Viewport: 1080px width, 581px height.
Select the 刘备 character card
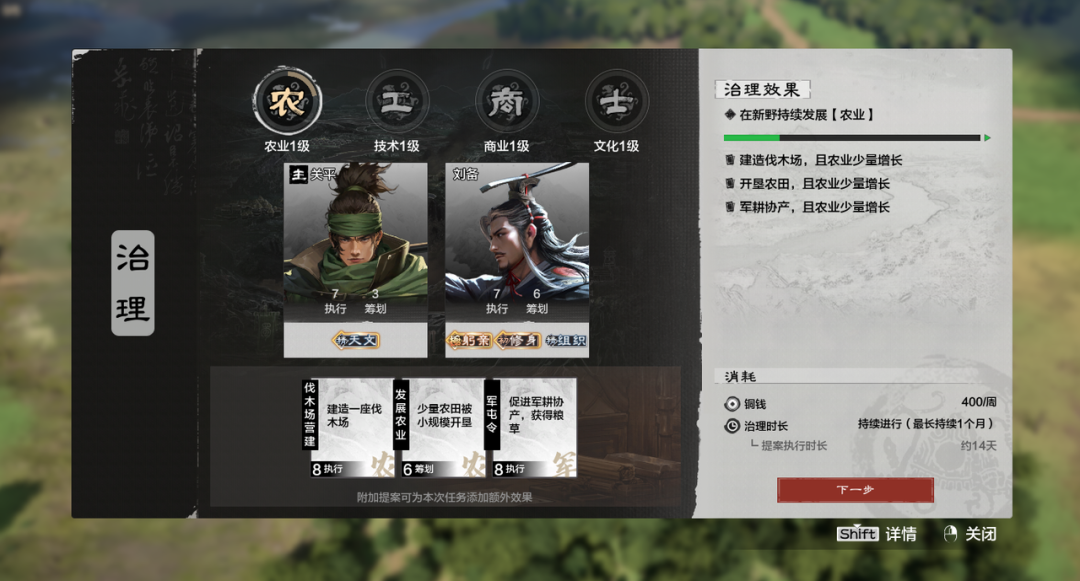click(x=516, y=243)
